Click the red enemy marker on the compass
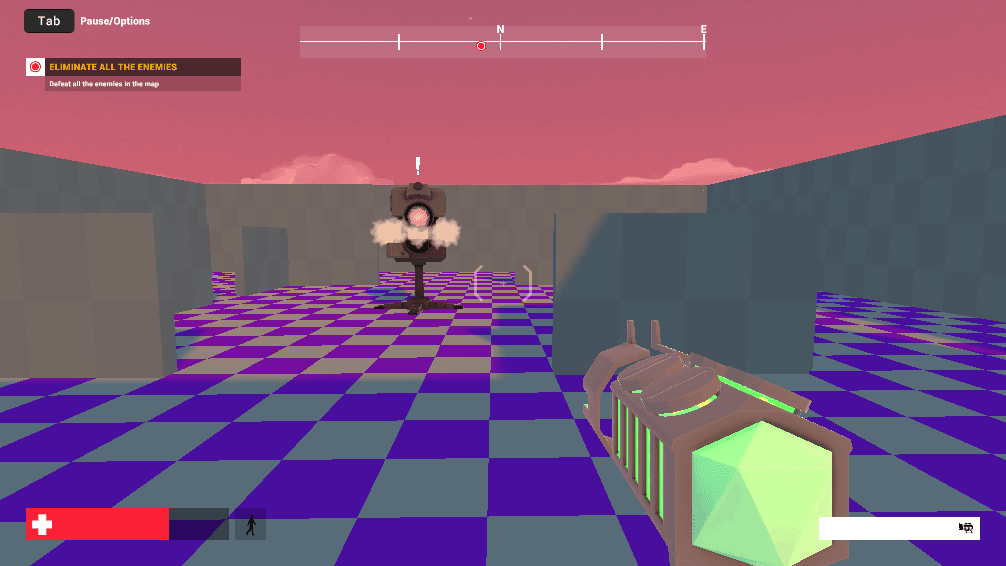Screen dimensions: 1006x566 481,46
